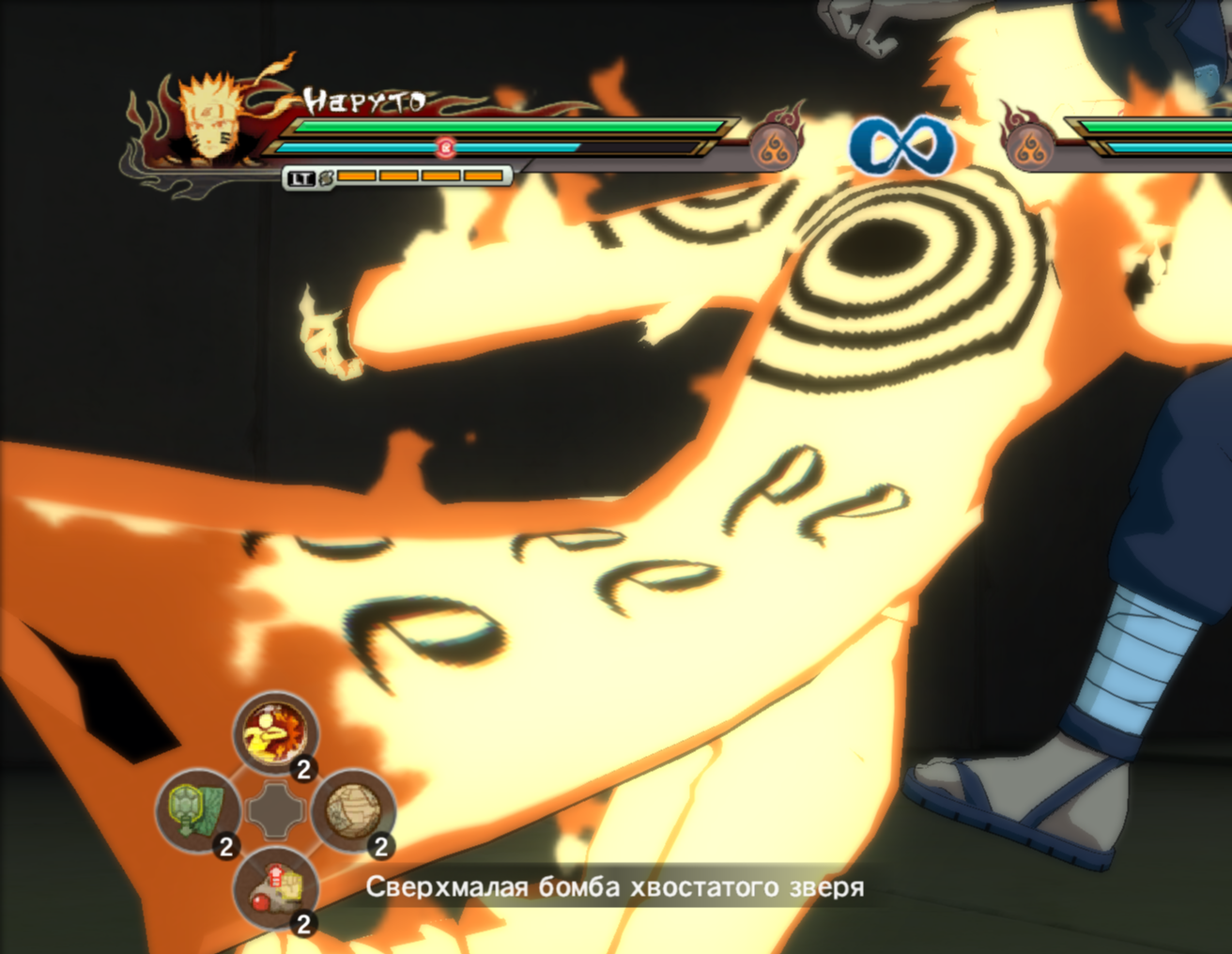
Task: Click the infinity battle timer symbol
Action: [902, 143]
